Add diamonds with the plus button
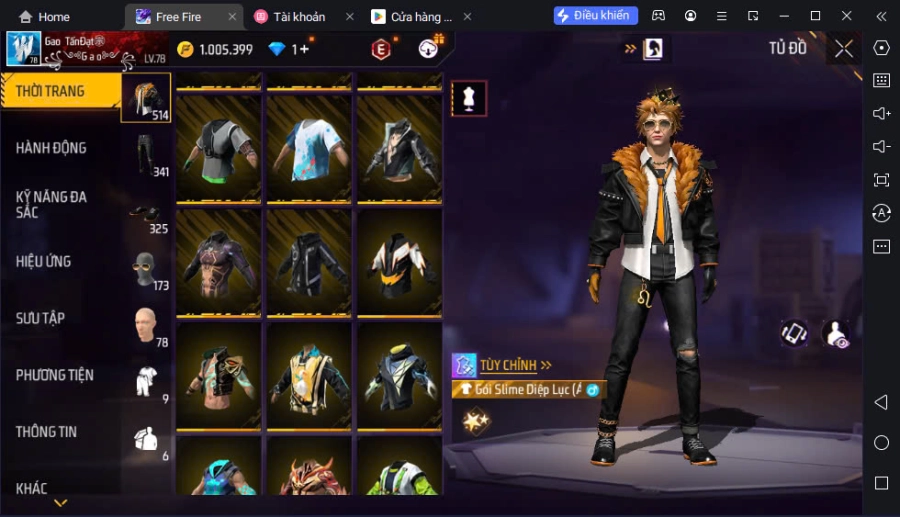This screenshot has width=900, height=517. click(x=302, y=49)
